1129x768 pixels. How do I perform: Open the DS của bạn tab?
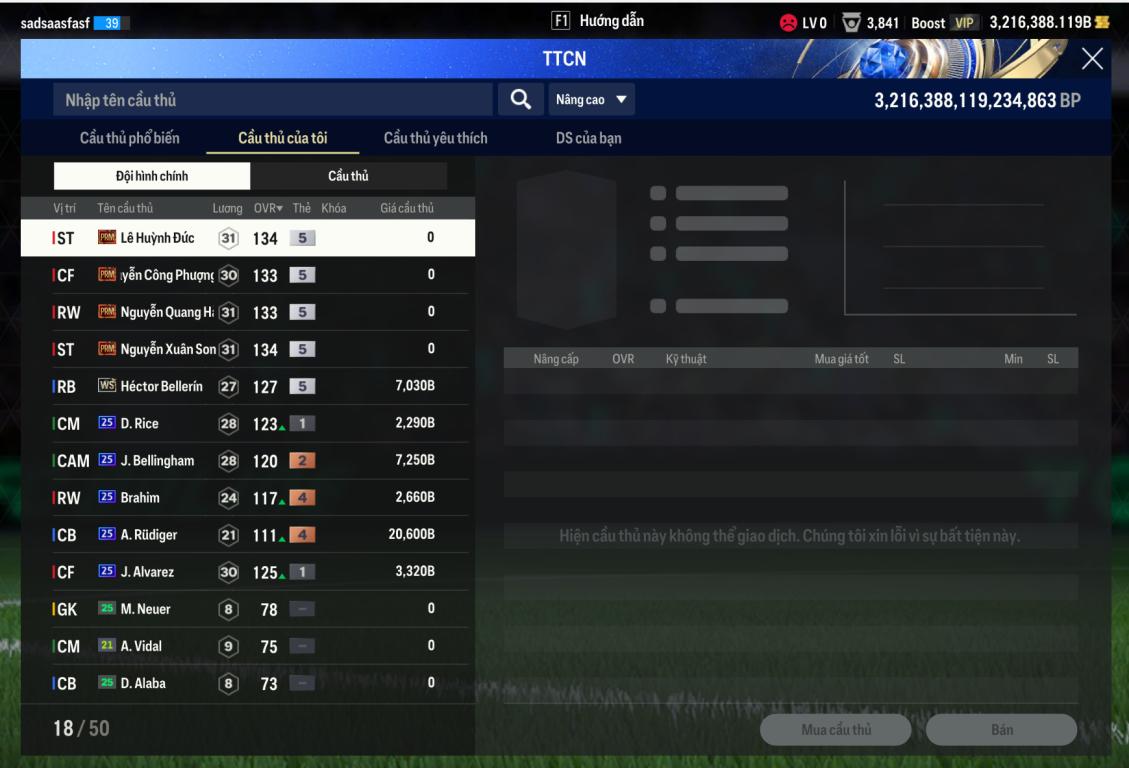[x=588, y=138]
